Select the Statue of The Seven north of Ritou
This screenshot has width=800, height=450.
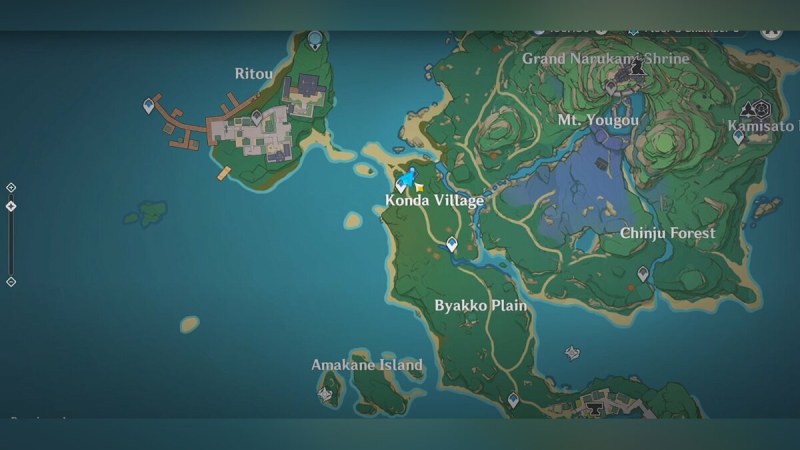click(x=316, y=40)
